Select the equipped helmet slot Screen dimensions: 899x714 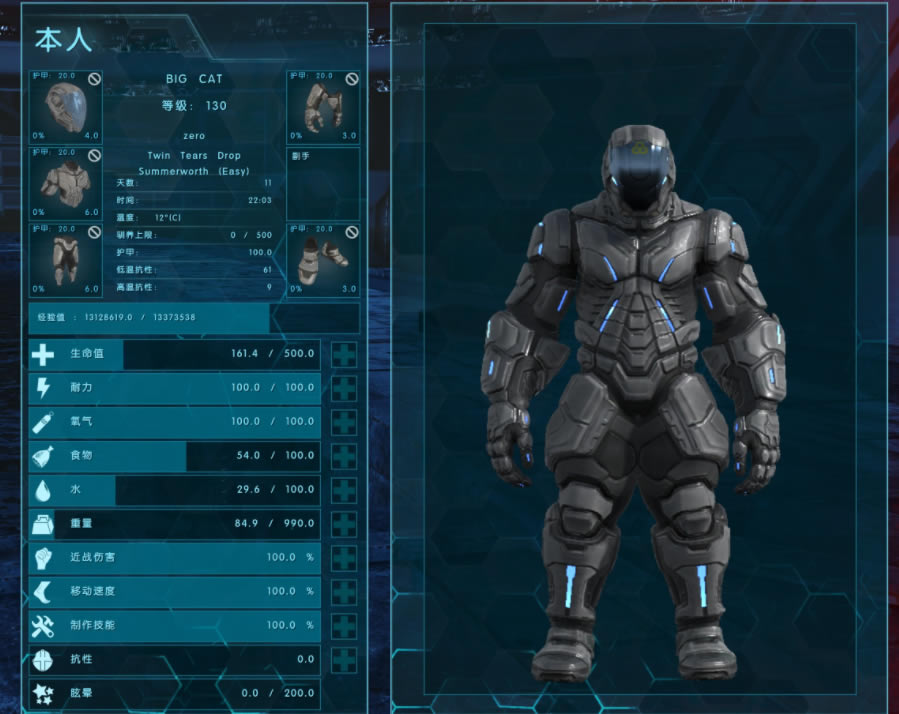coord(65,107)
